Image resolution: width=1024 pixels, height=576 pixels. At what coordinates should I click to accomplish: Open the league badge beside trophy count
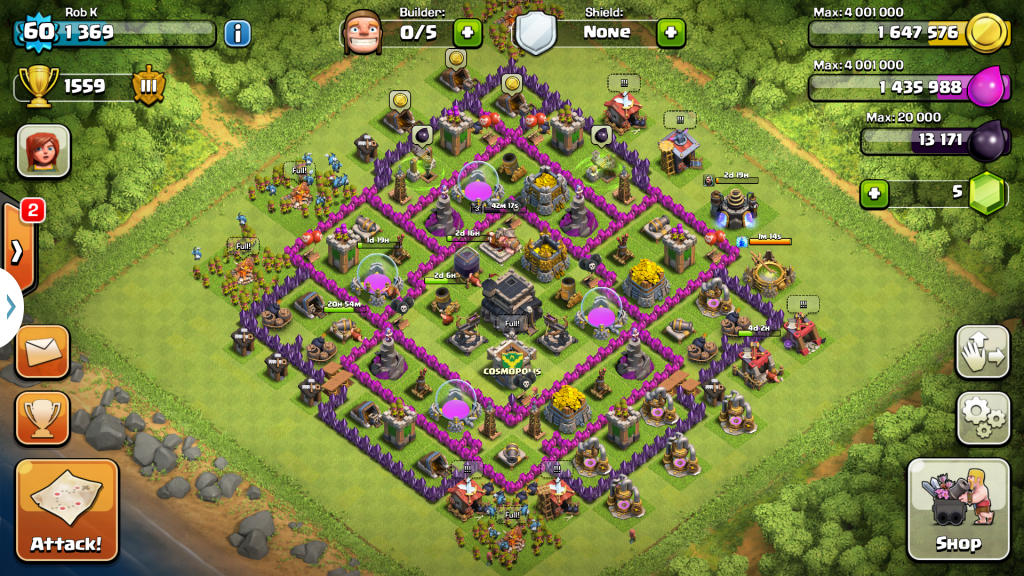147,86
